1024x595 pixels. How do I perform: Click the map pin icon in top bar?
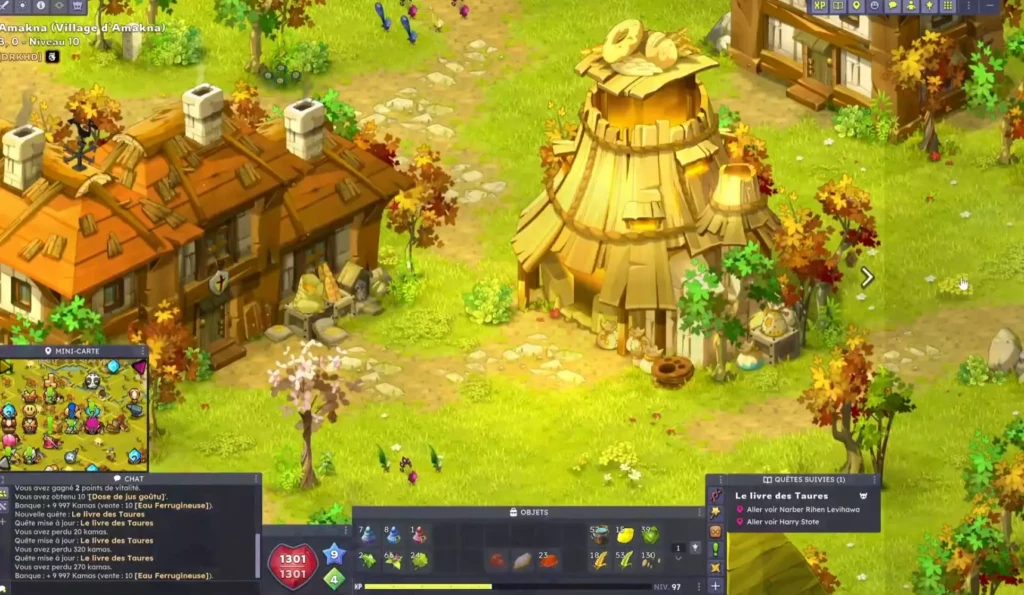[856, 6]
